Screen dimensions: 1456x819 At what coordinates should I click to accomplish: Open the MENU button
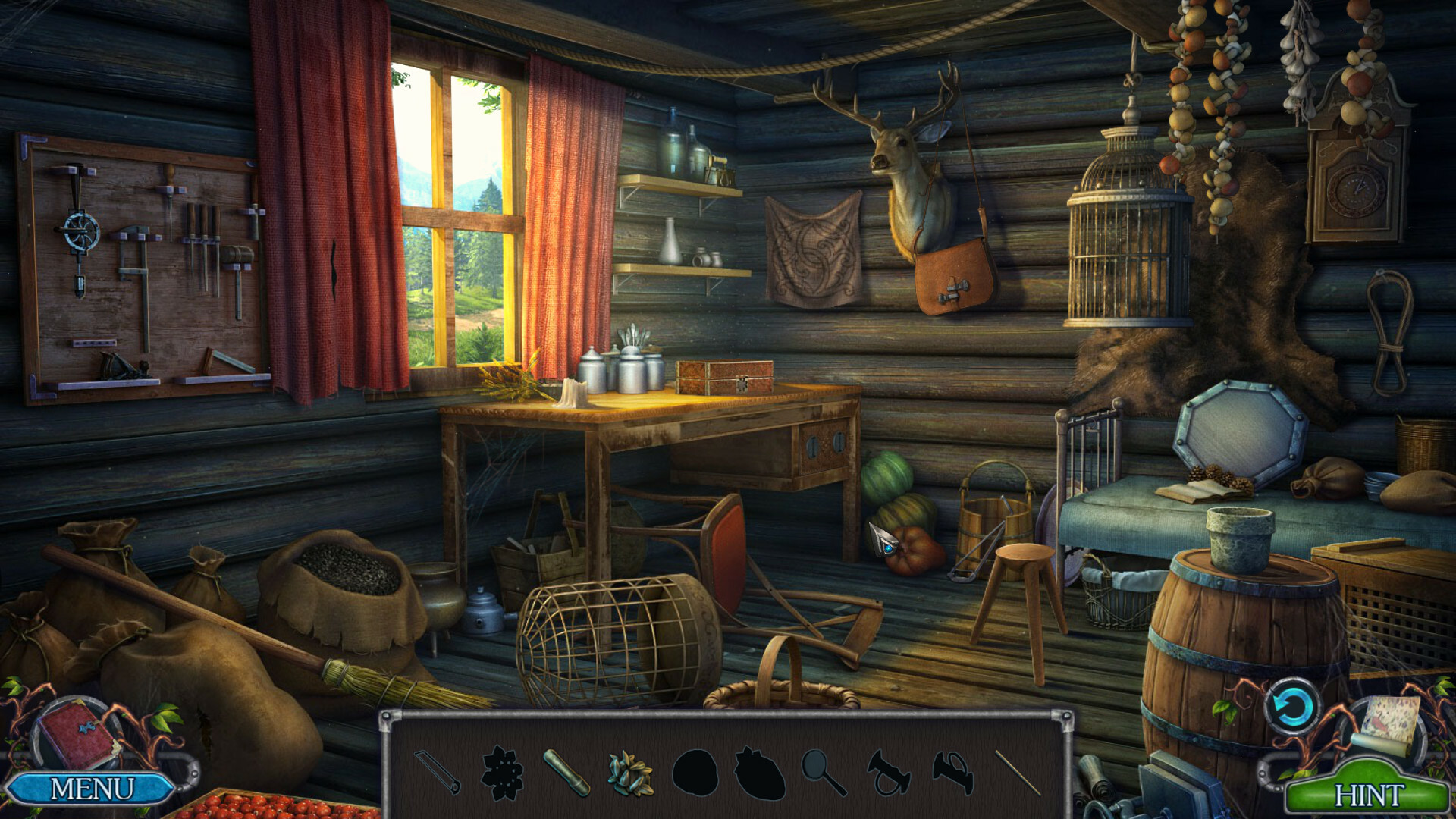pos(91,789)
